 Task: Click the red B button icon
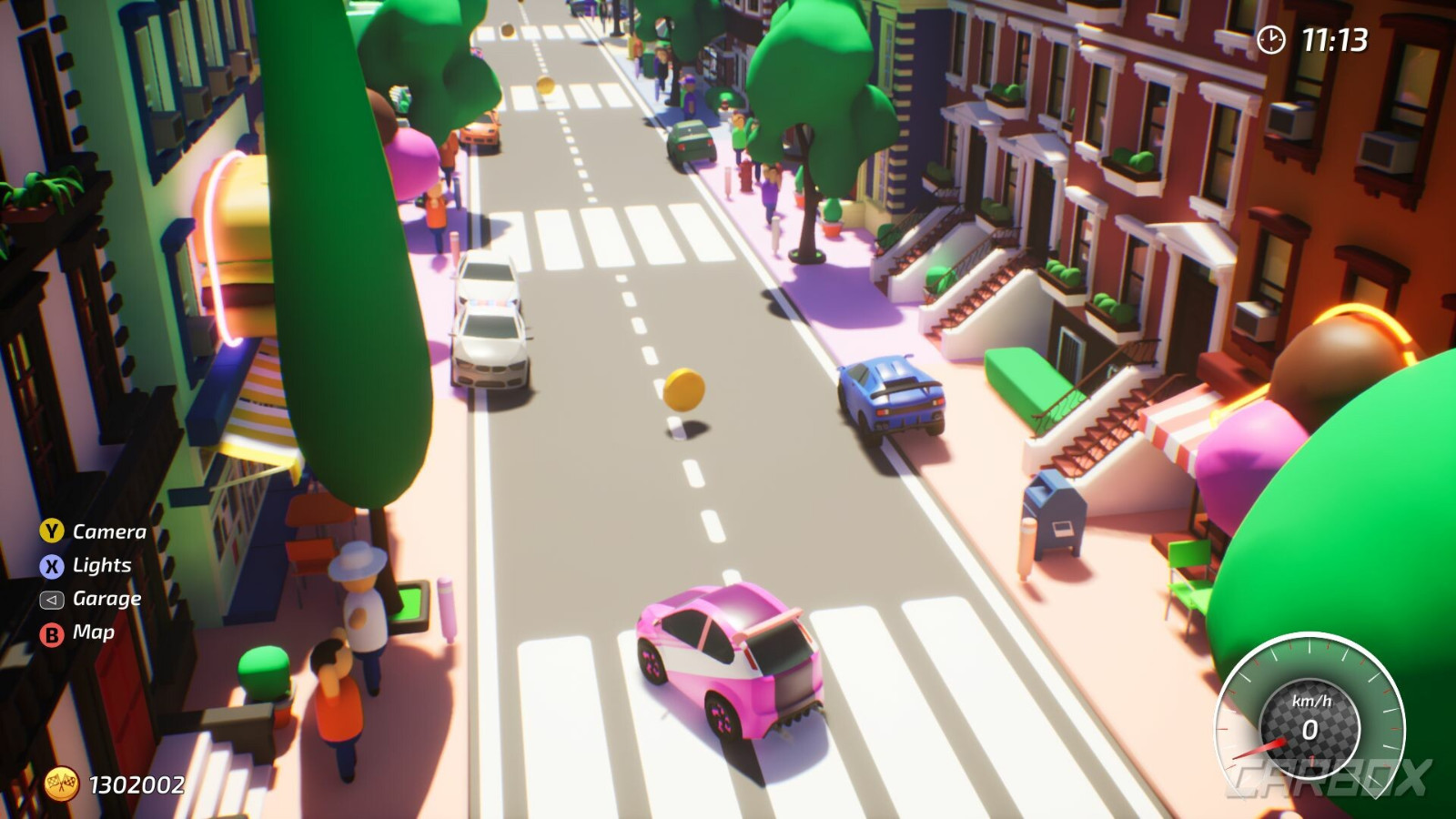click(x=52, y=632)
